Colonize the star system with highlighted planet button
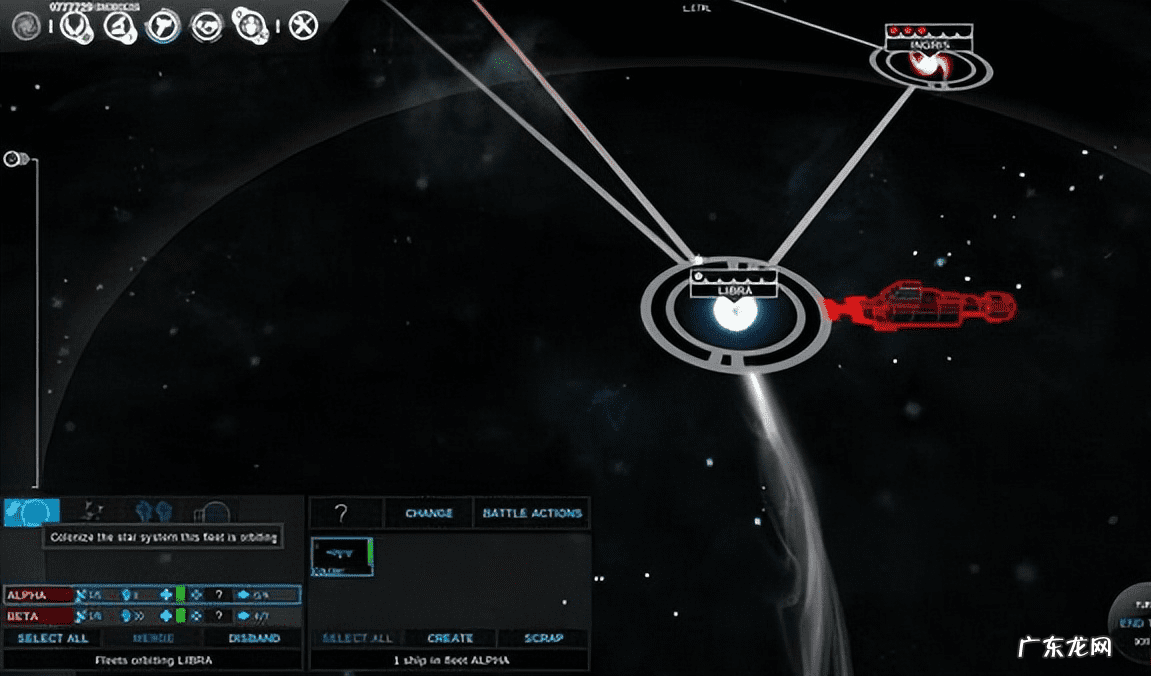 point(31,513)
